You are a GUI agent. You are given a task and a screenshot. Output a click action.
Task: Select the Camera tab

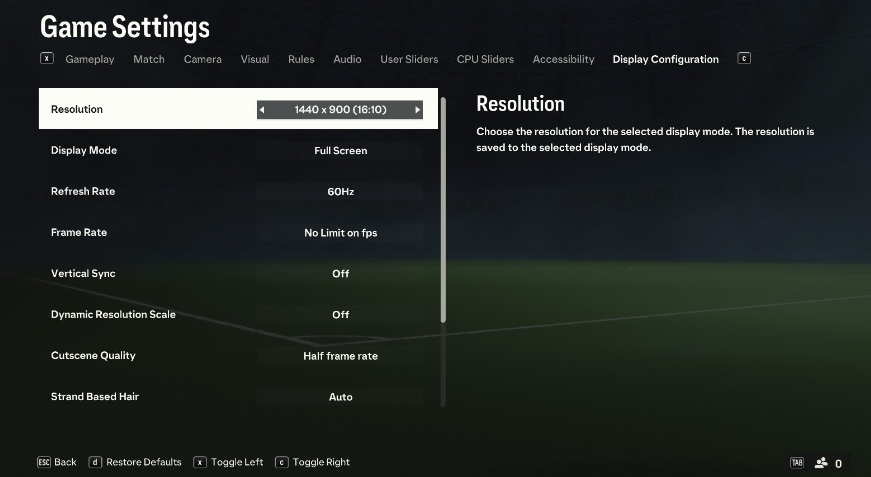[203, 59]
